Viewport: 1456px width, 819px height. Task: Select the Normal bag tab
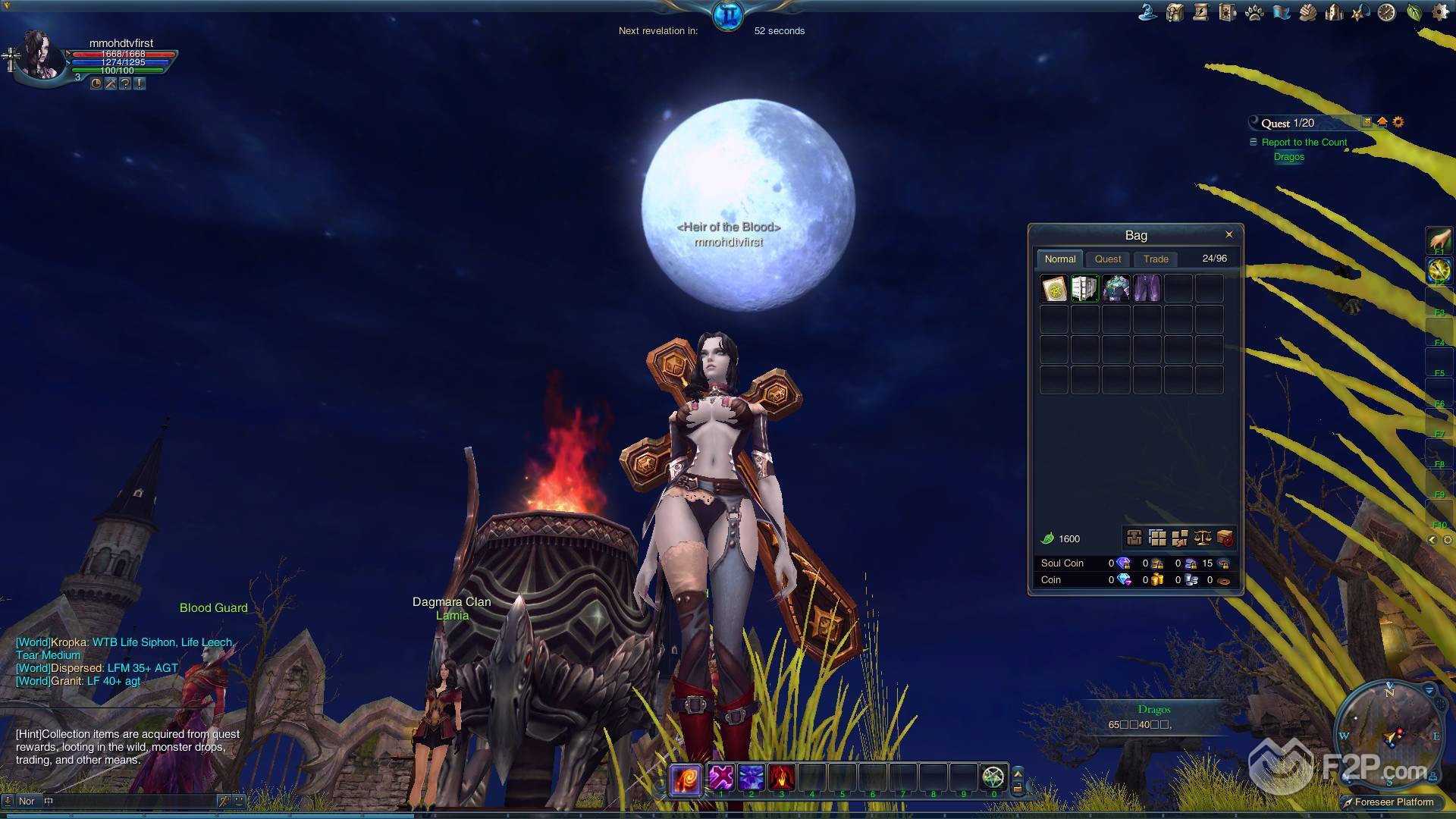point(1059,259)
